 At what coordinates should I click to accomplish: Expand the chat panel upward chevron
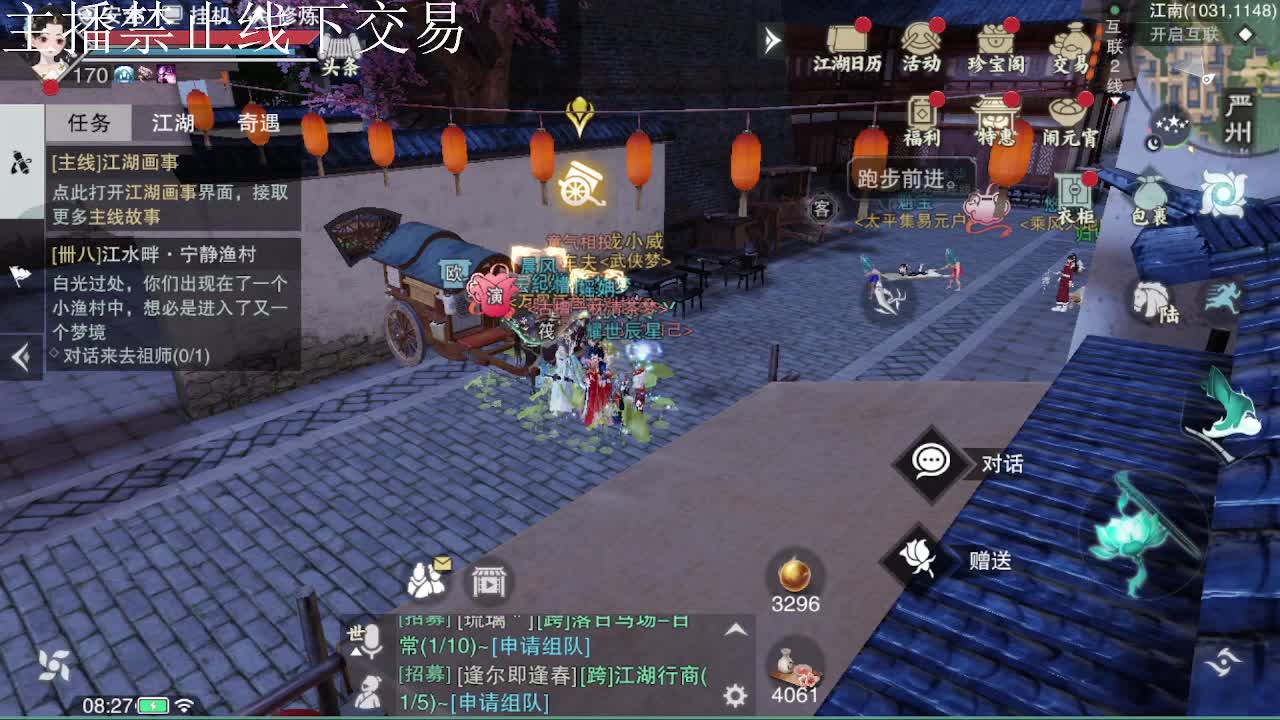[x=735, y=630]
